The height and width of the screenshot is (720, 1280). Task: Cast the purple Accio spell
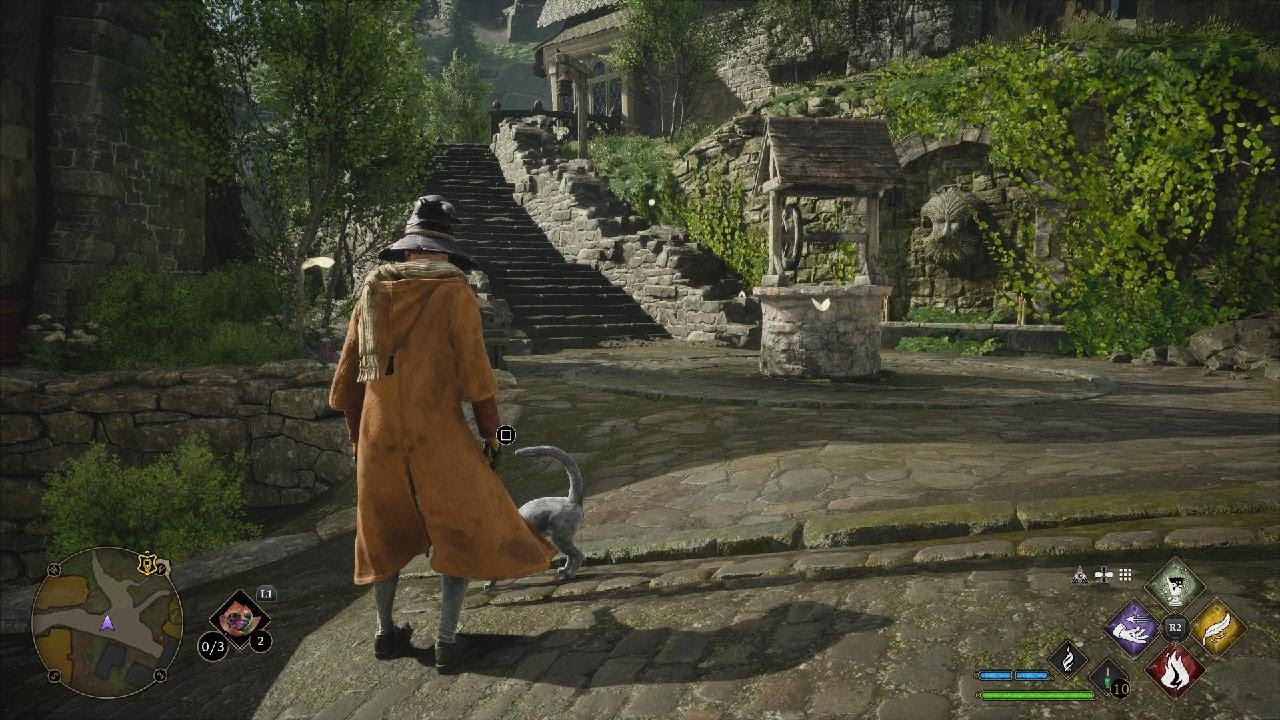point(1131,628)
